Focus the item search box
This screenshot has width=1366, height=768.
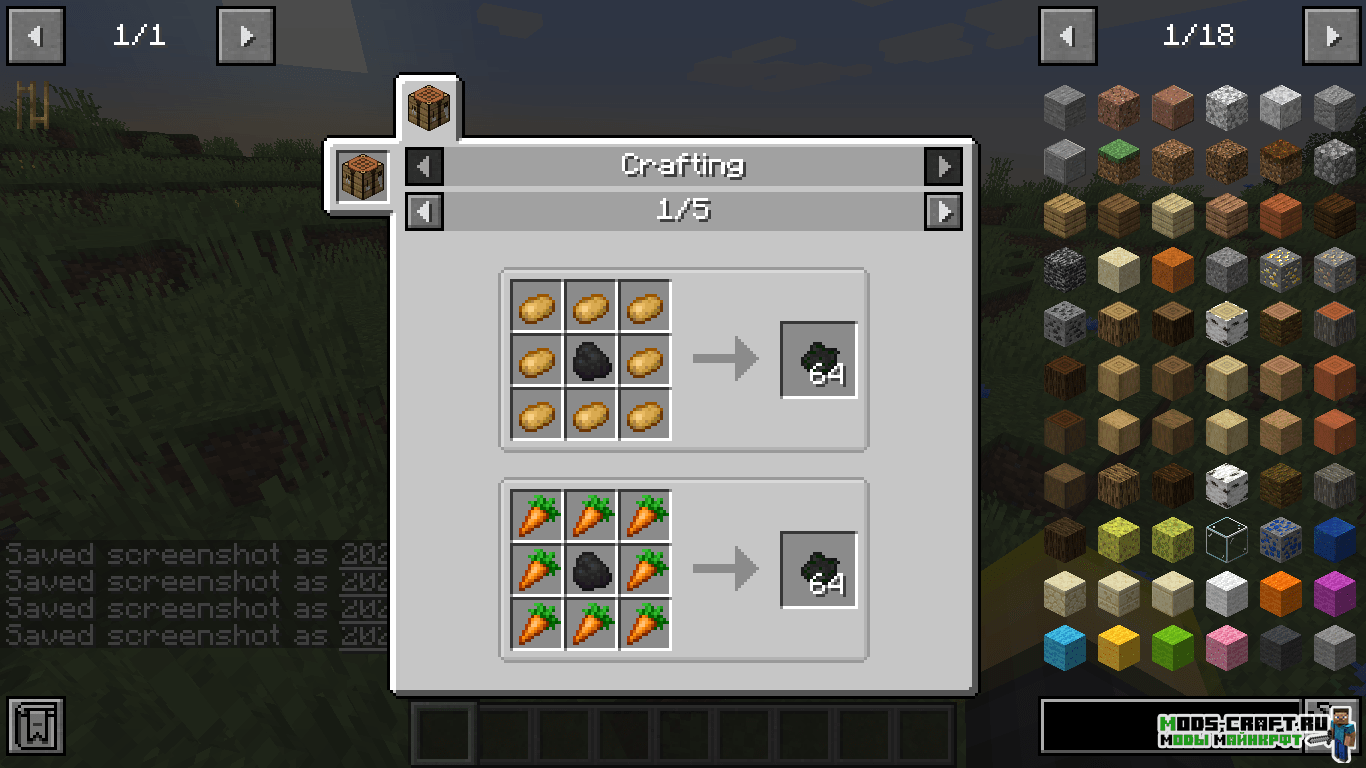click(x=1170, y=726)
